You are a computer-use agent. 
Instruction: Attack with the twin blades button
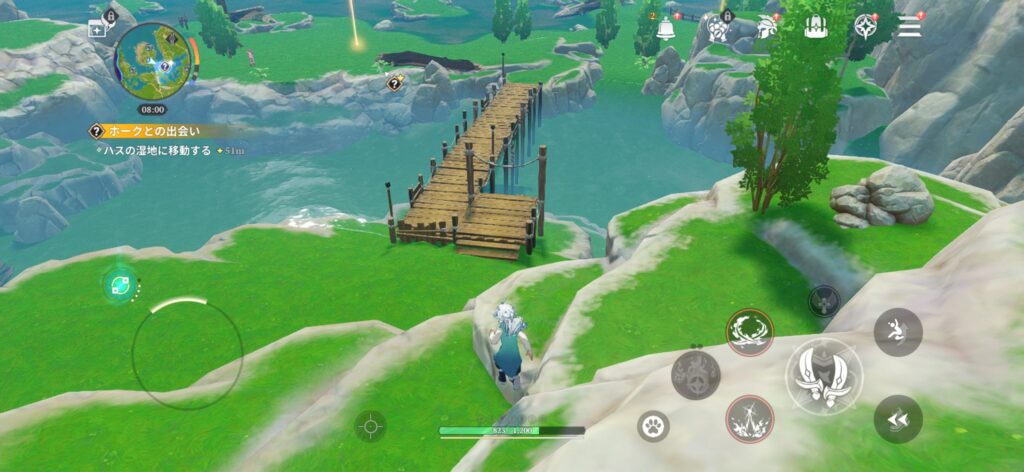[x=823, y=376]
